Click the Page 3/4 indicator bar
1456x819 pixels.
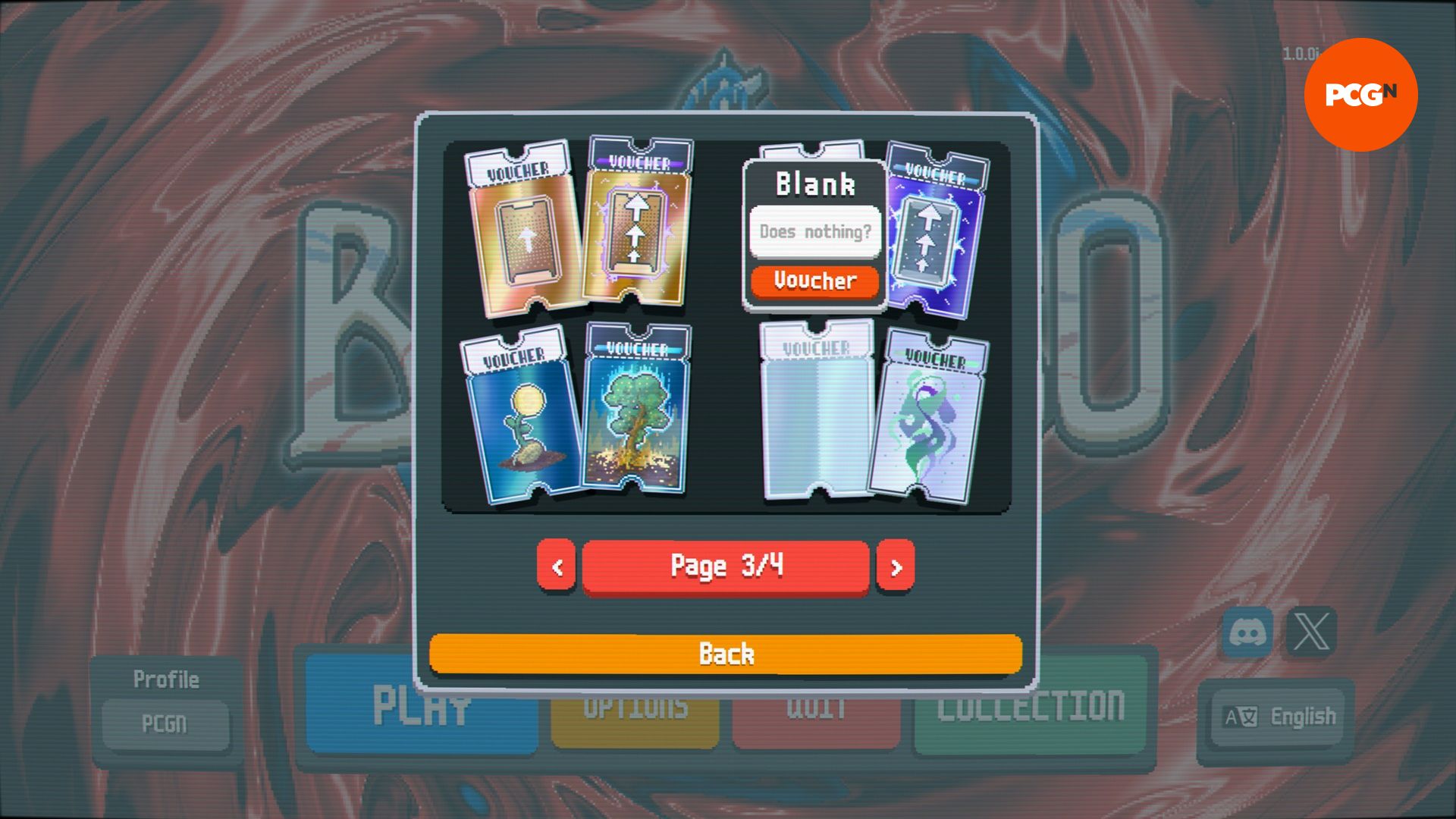pyautogui.click(x=726, y=565)
